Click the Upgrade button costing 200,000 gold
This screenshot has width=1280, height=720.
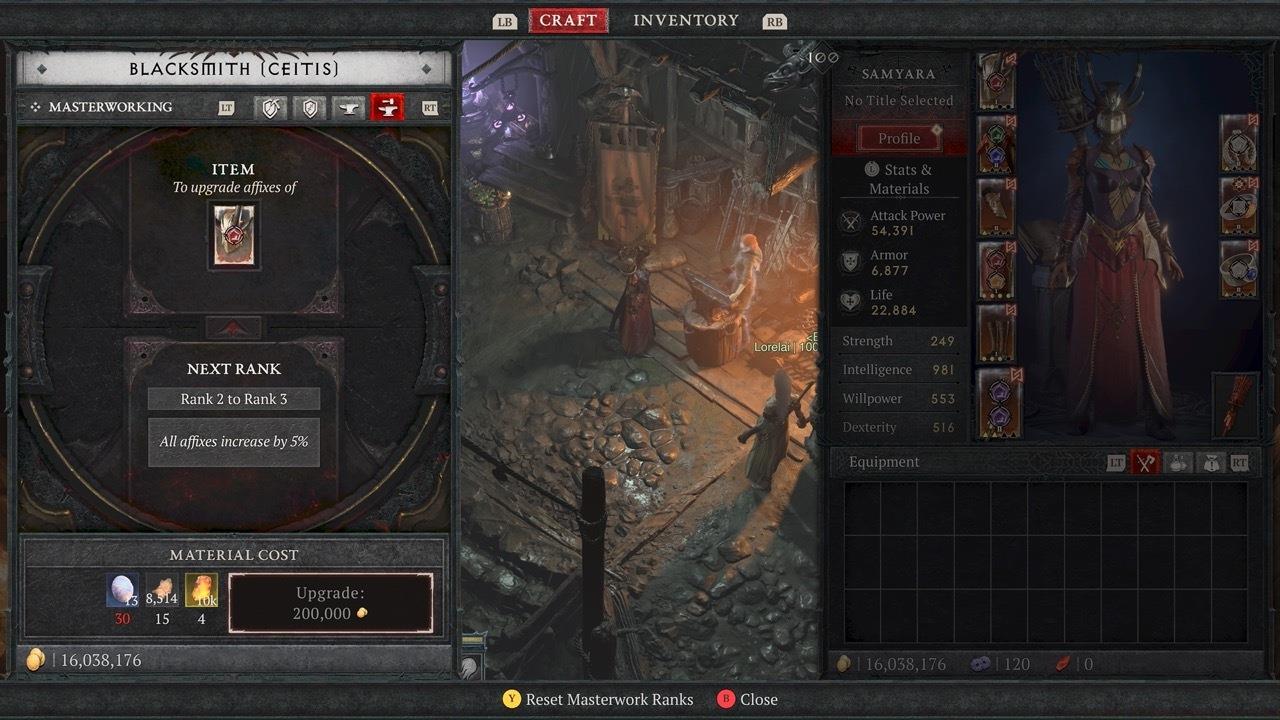click(331, 603)
